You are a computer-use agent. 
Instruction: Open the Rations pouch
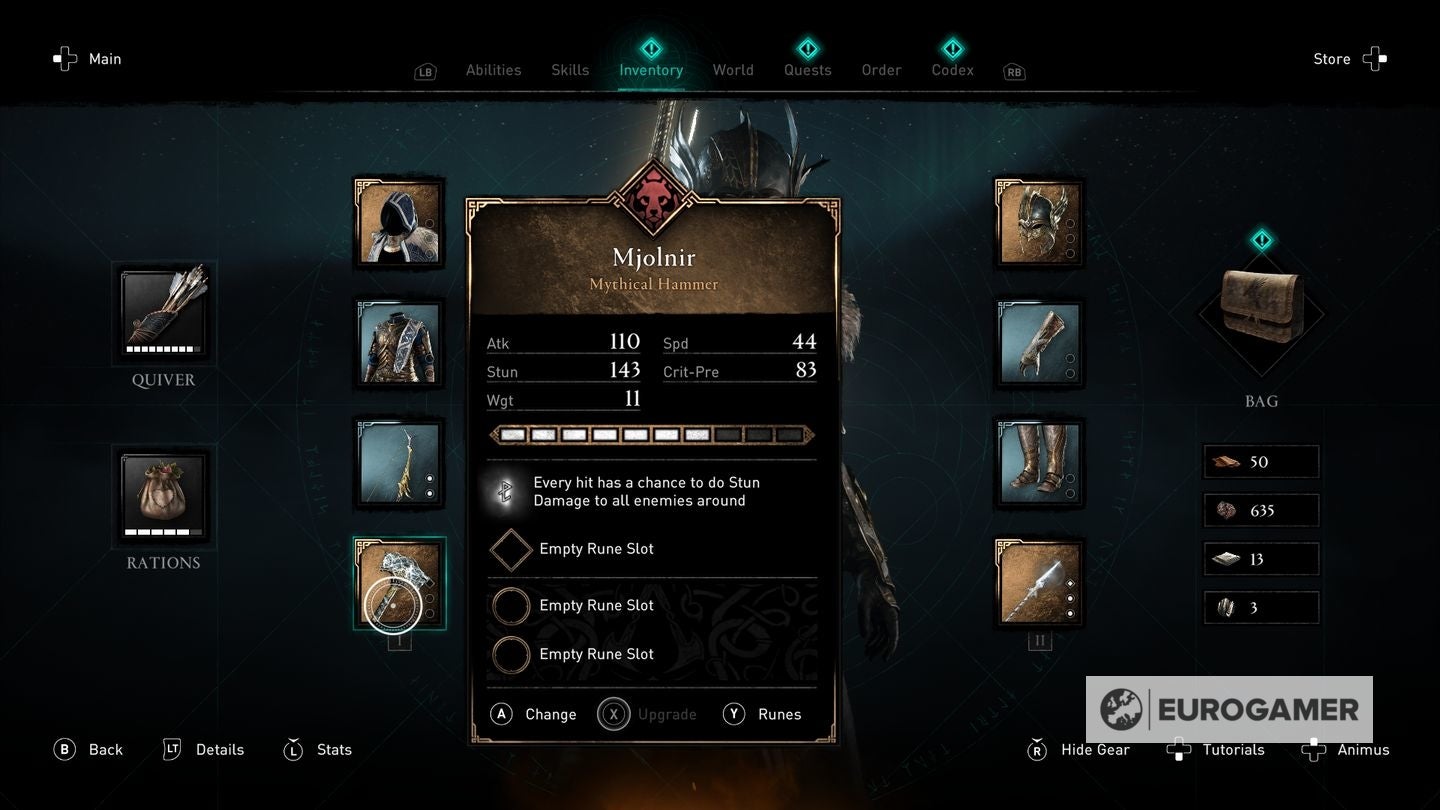(163, 496)
